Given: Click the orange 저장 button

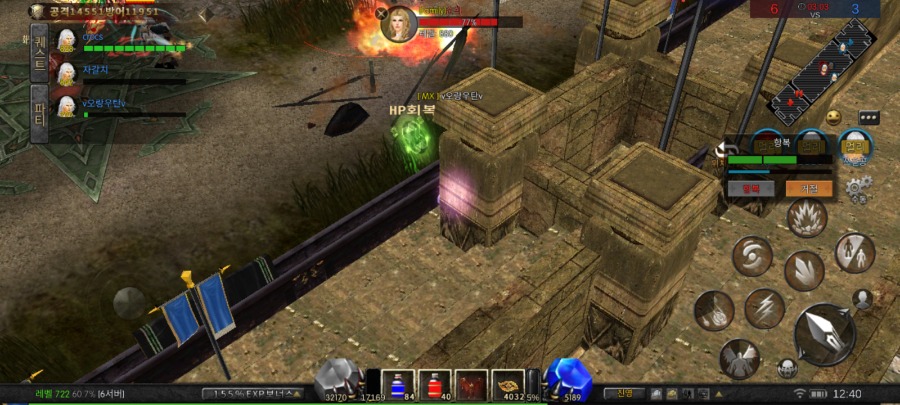Looking at the screenshot, I should 809,188.
